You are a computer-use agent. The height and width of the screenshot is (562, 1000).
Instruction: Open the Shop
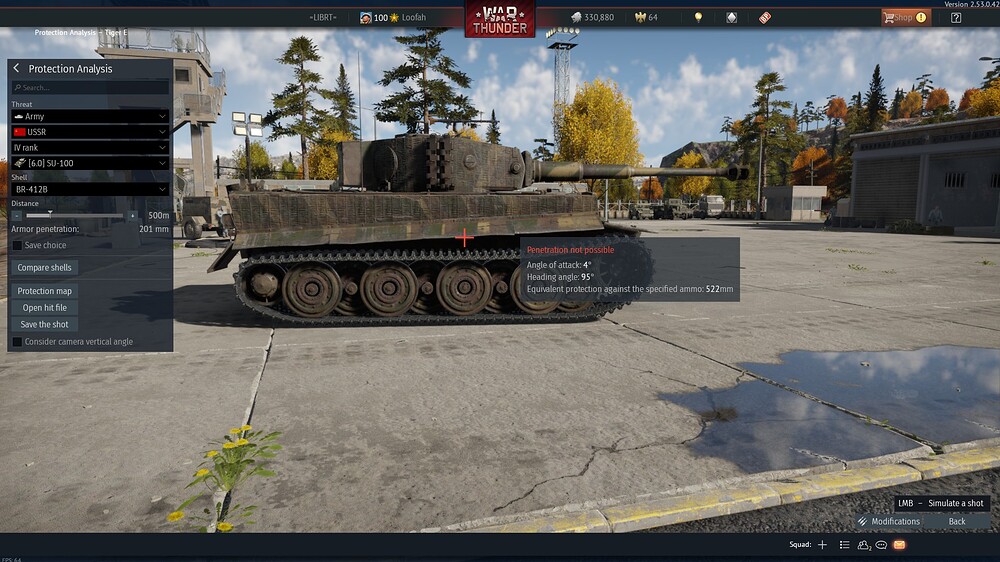pyautogui.click(x=905, y=17)
